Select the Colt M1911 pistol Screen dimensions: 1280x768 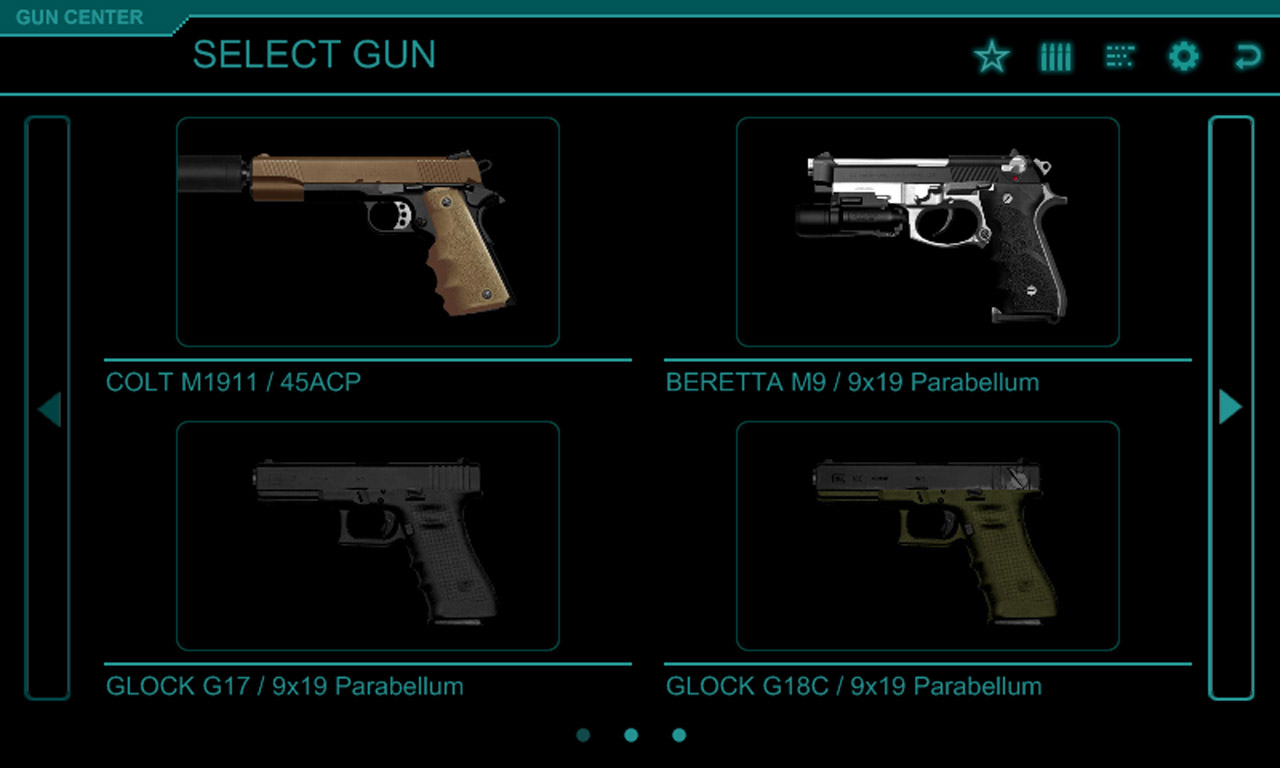click(x=367, y=232)
